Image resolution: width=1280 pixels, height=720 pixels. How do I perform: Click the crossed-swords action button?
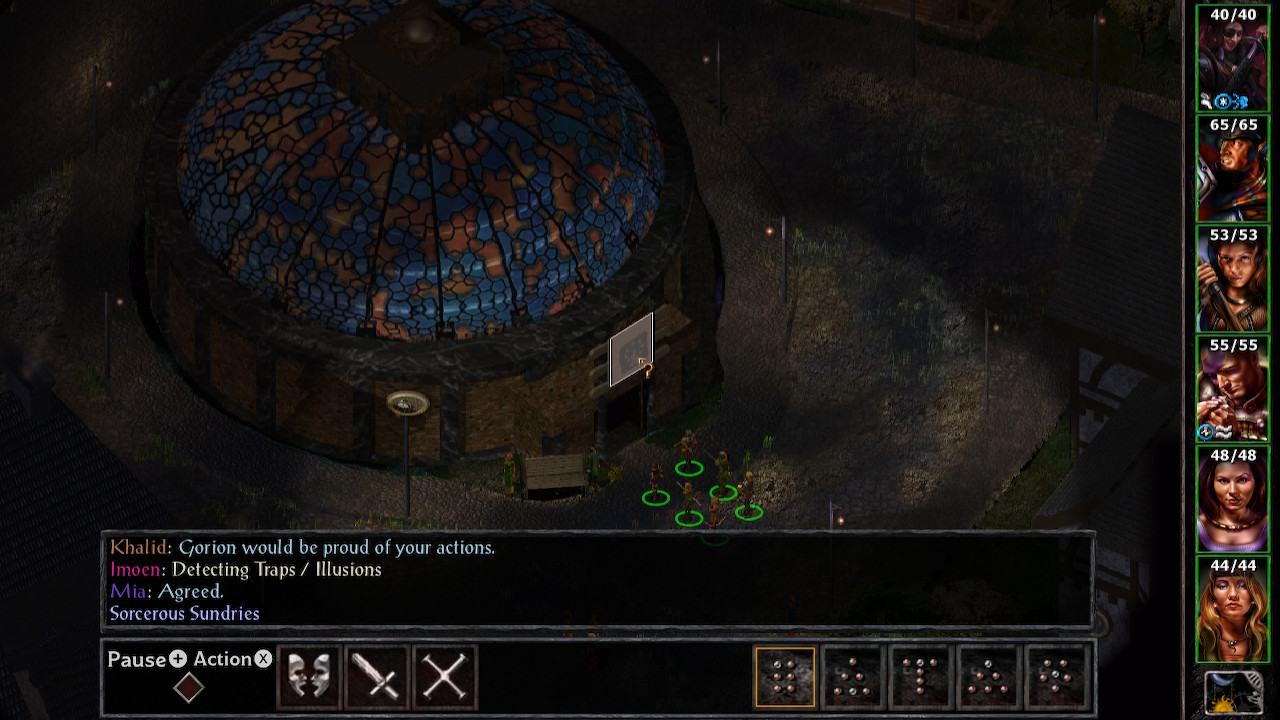445,677
